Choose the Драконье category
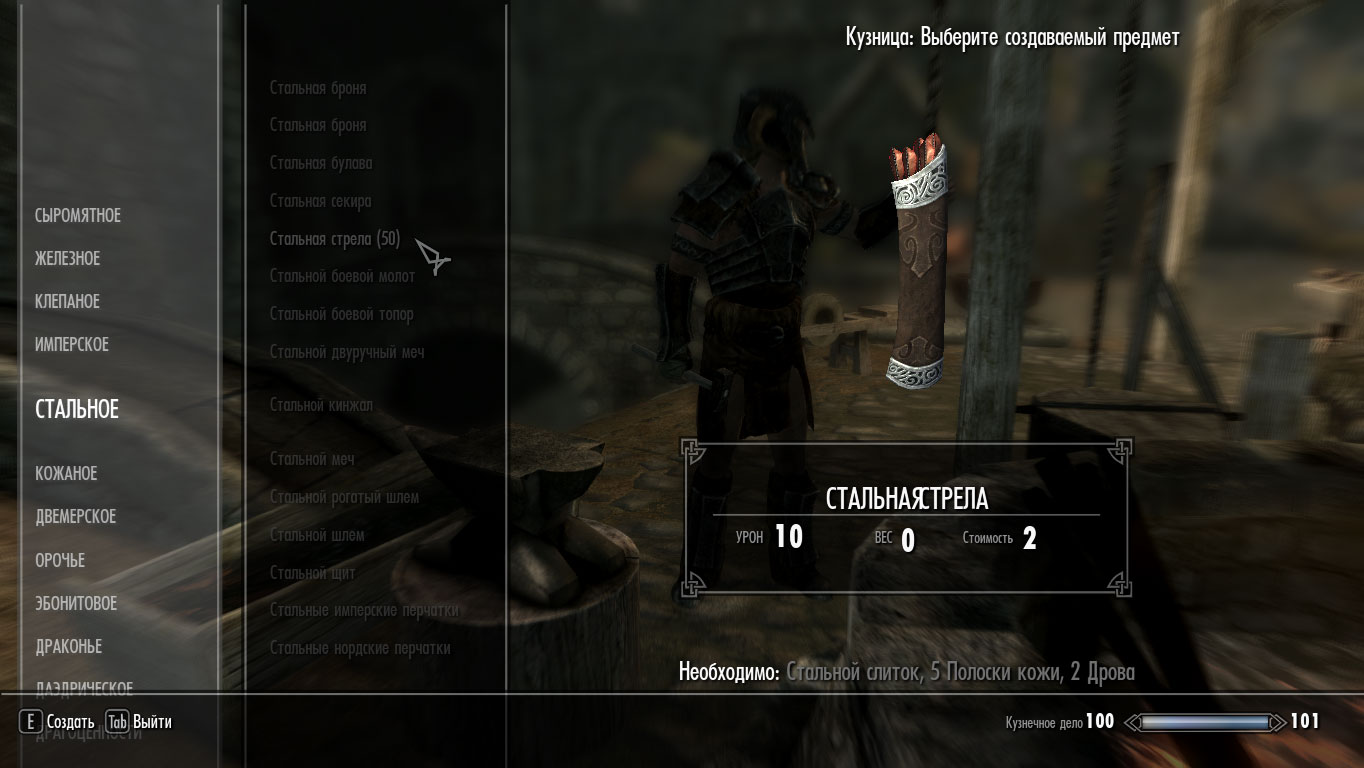 click(x=68, y=647)
